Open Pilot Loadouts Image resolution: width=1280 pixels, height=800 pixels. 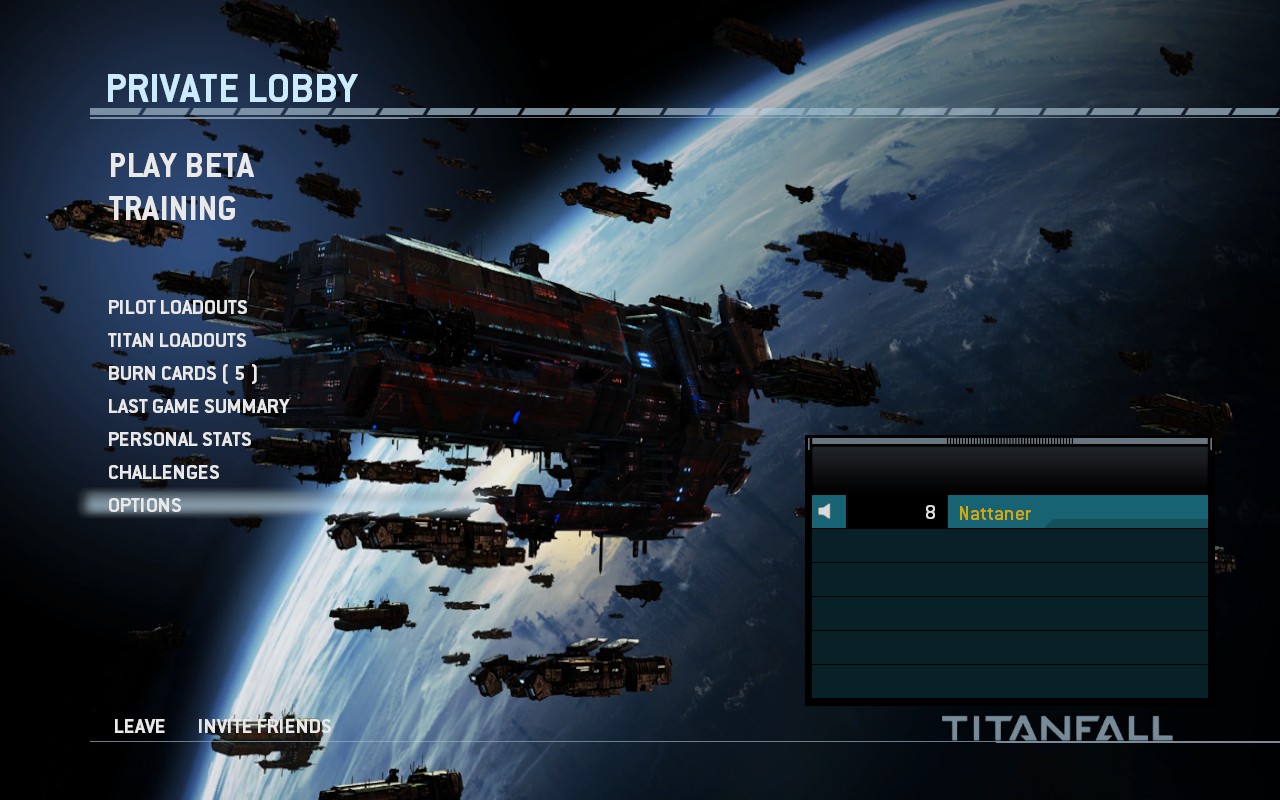point(177,307)
